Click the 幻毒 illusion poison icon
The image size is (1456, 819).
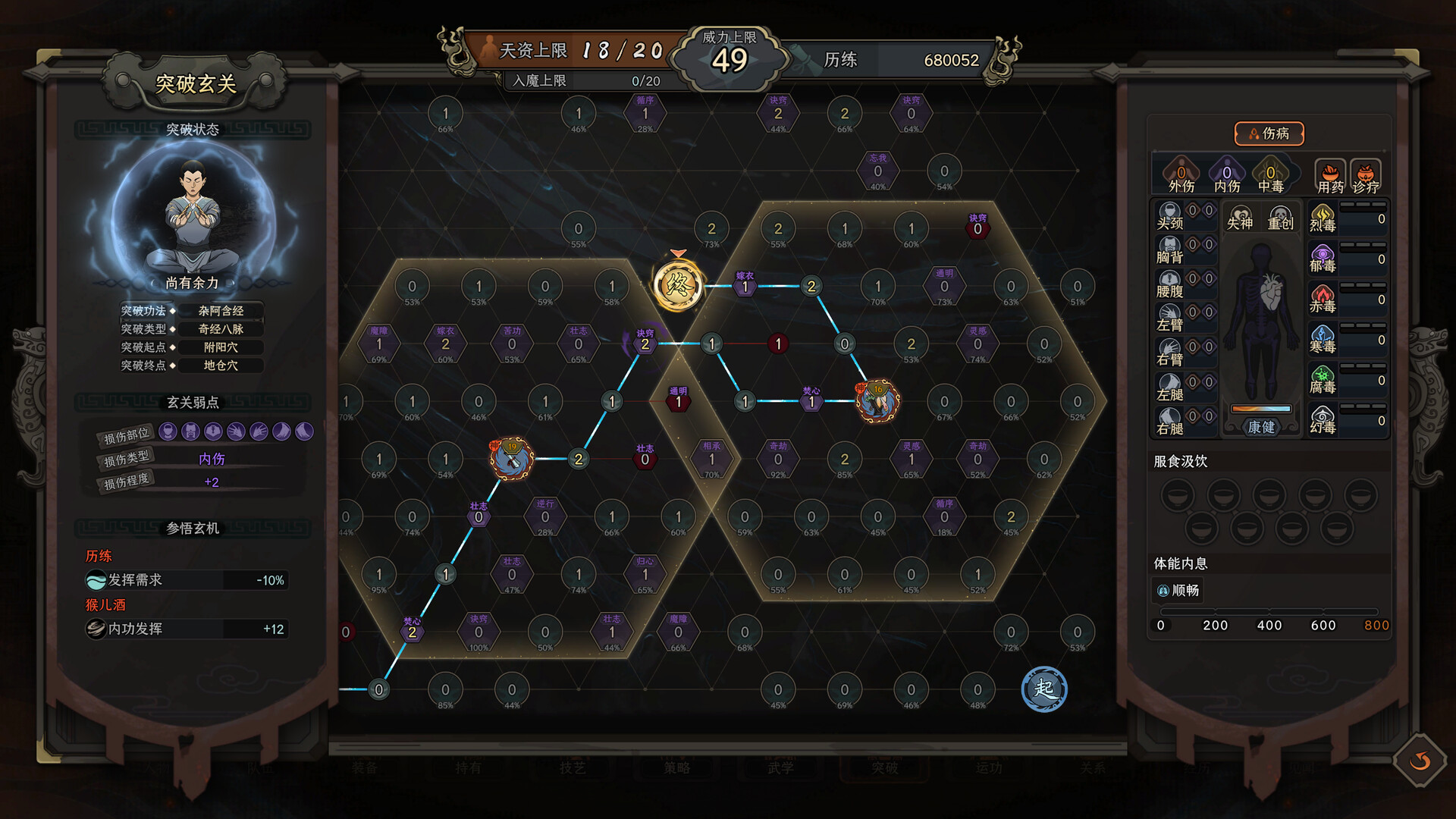tap(1323, 419)
